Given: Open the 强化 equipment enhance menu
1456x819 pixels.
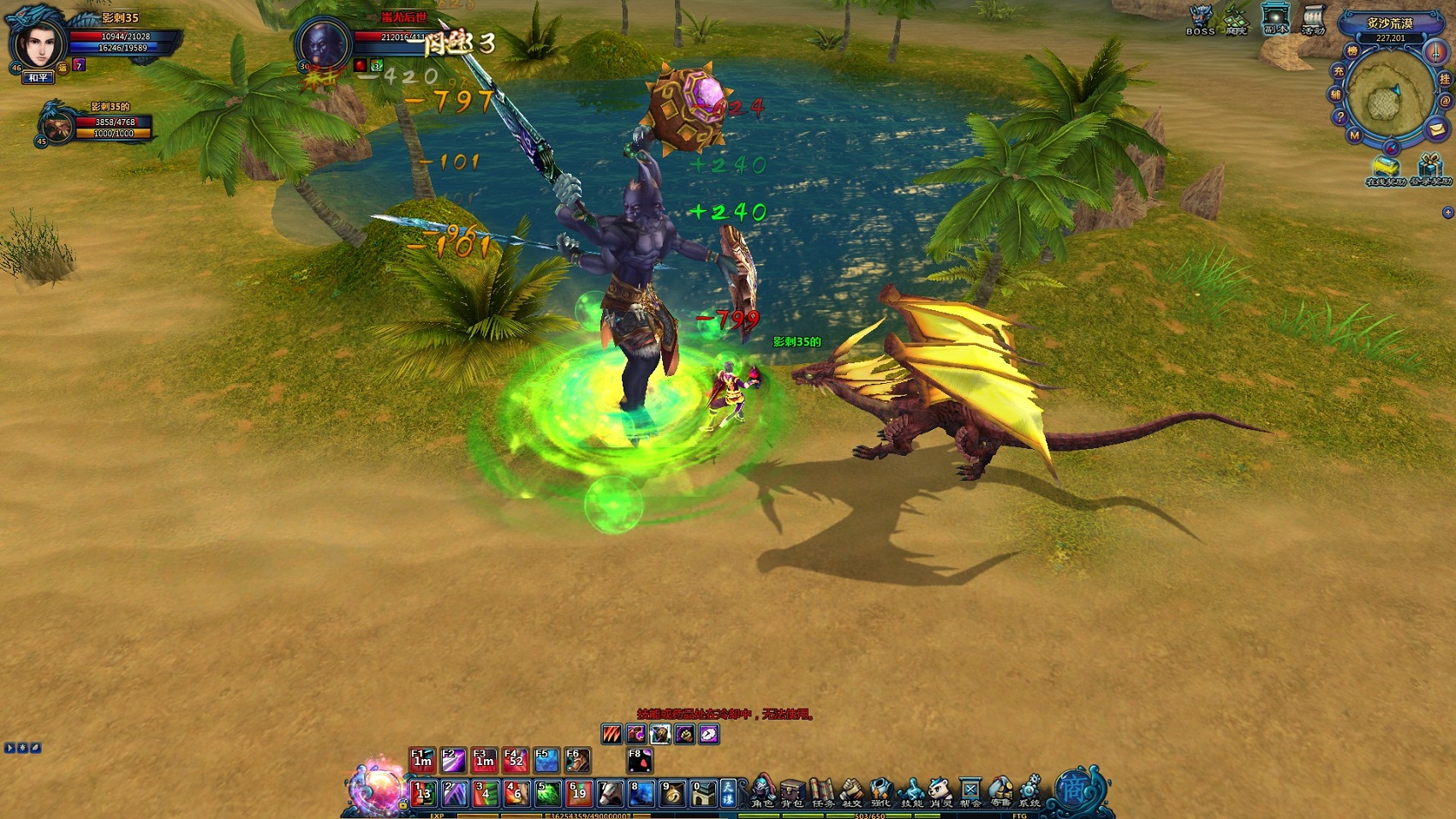Looking at the screenshot, I should click(x=881, y=792).
